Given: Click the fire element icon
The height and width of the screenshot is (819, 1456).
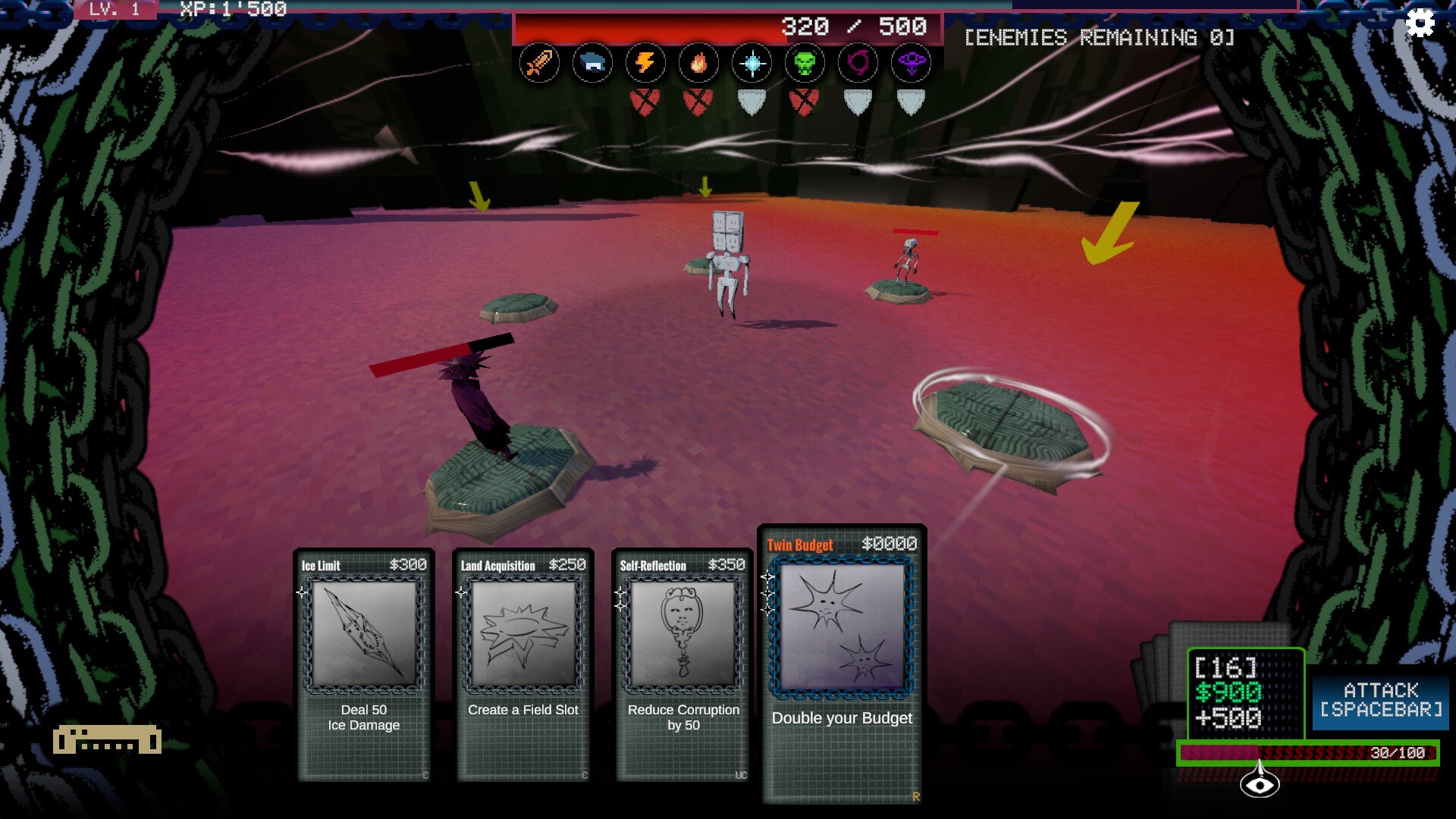Looking at the screenshot, I should [698, 63].
